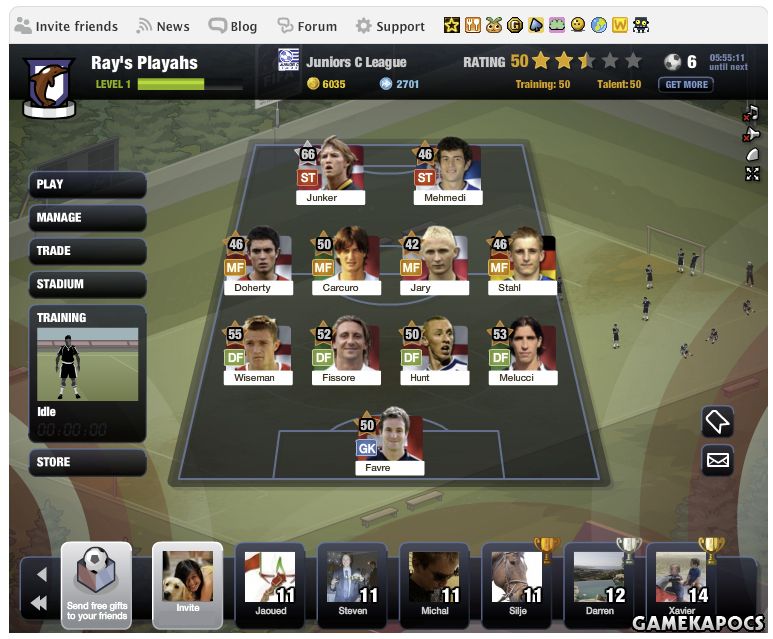Screen dimensions: 773x639
Task: Select striker Junker's player card
Action: (330, 174)
